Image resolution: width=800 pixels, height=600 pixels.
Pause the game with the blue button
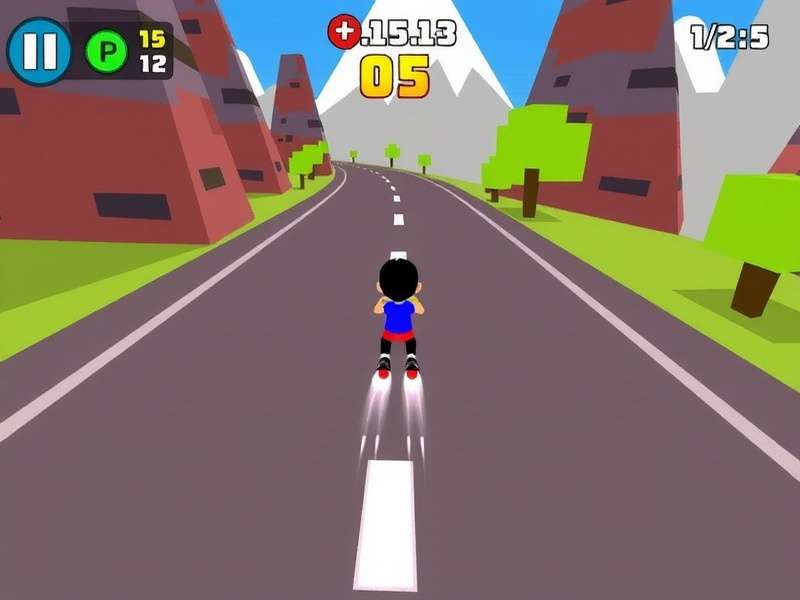[x=39, y=50]
